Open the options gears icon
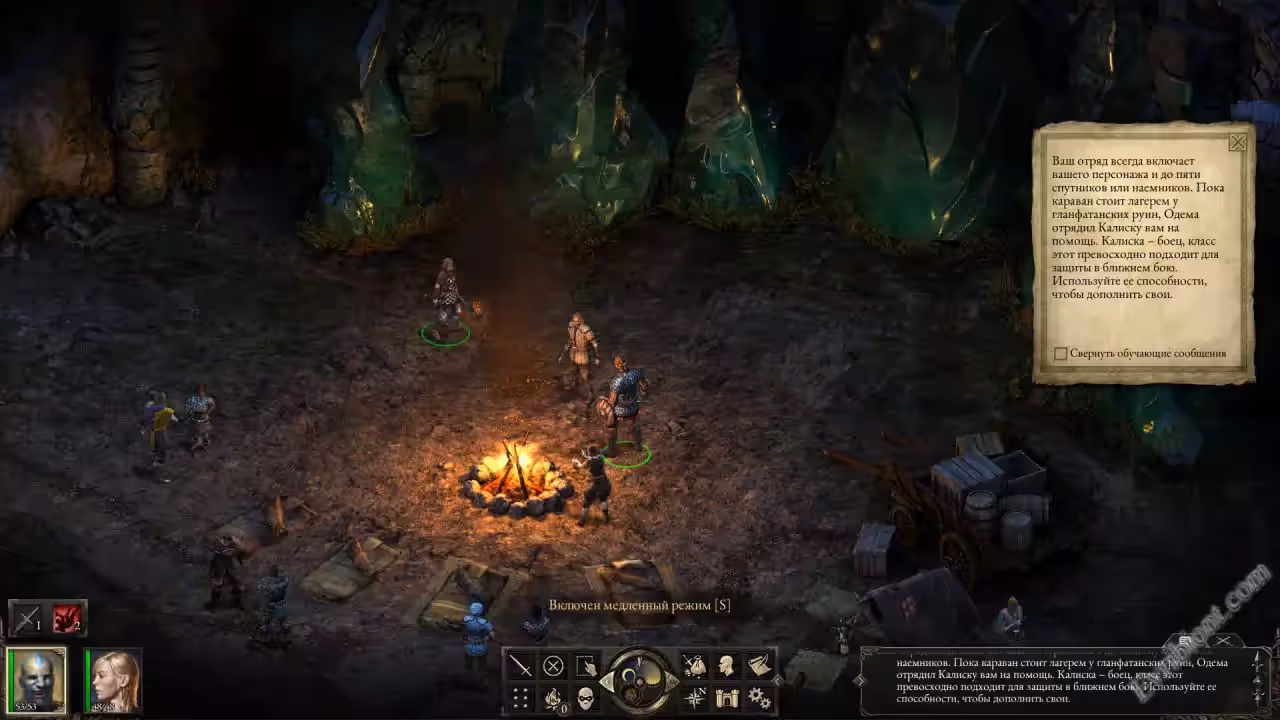Screen dimensions: 1280x720 760,698
